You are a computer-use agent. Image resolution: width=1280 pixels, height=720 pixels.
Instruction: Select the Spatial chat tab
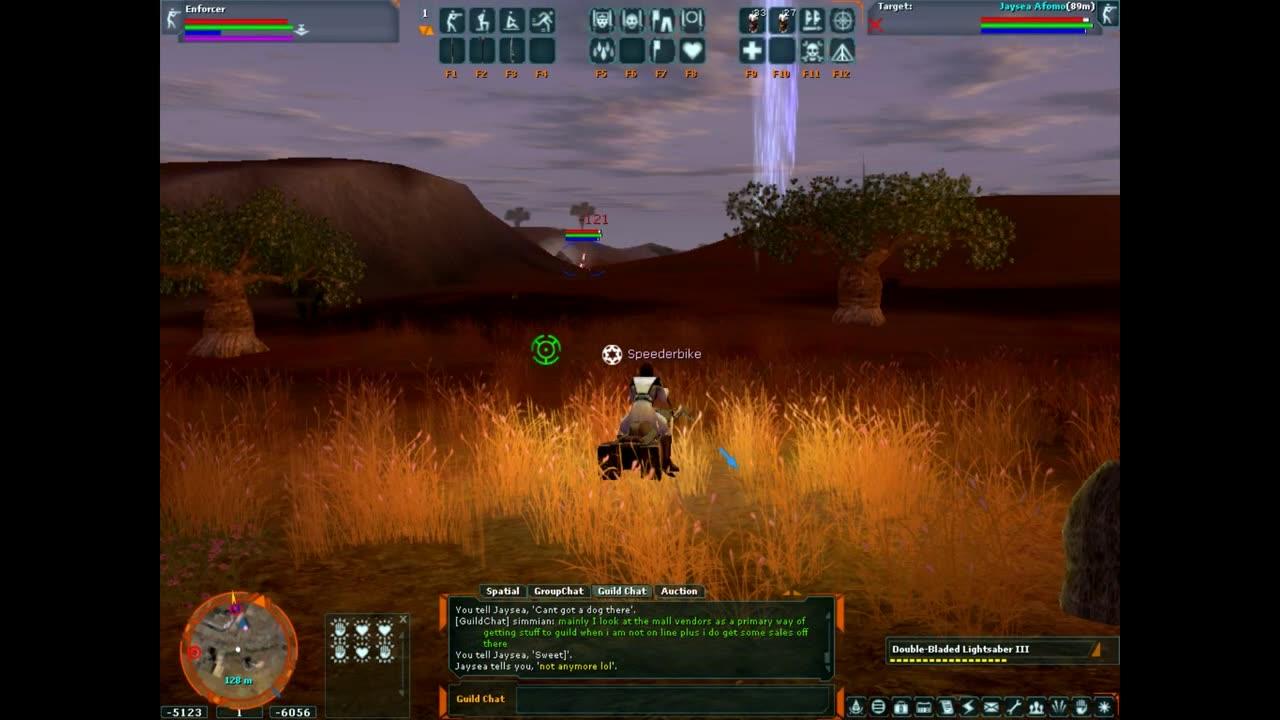(x=504, y=591)
